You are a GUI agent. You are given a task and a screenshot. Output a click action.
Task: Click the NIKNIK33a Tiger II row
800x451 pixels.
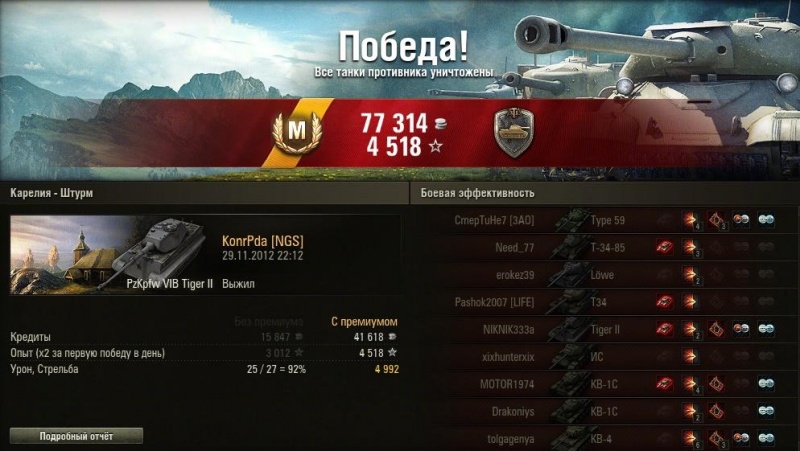point(600,328)
